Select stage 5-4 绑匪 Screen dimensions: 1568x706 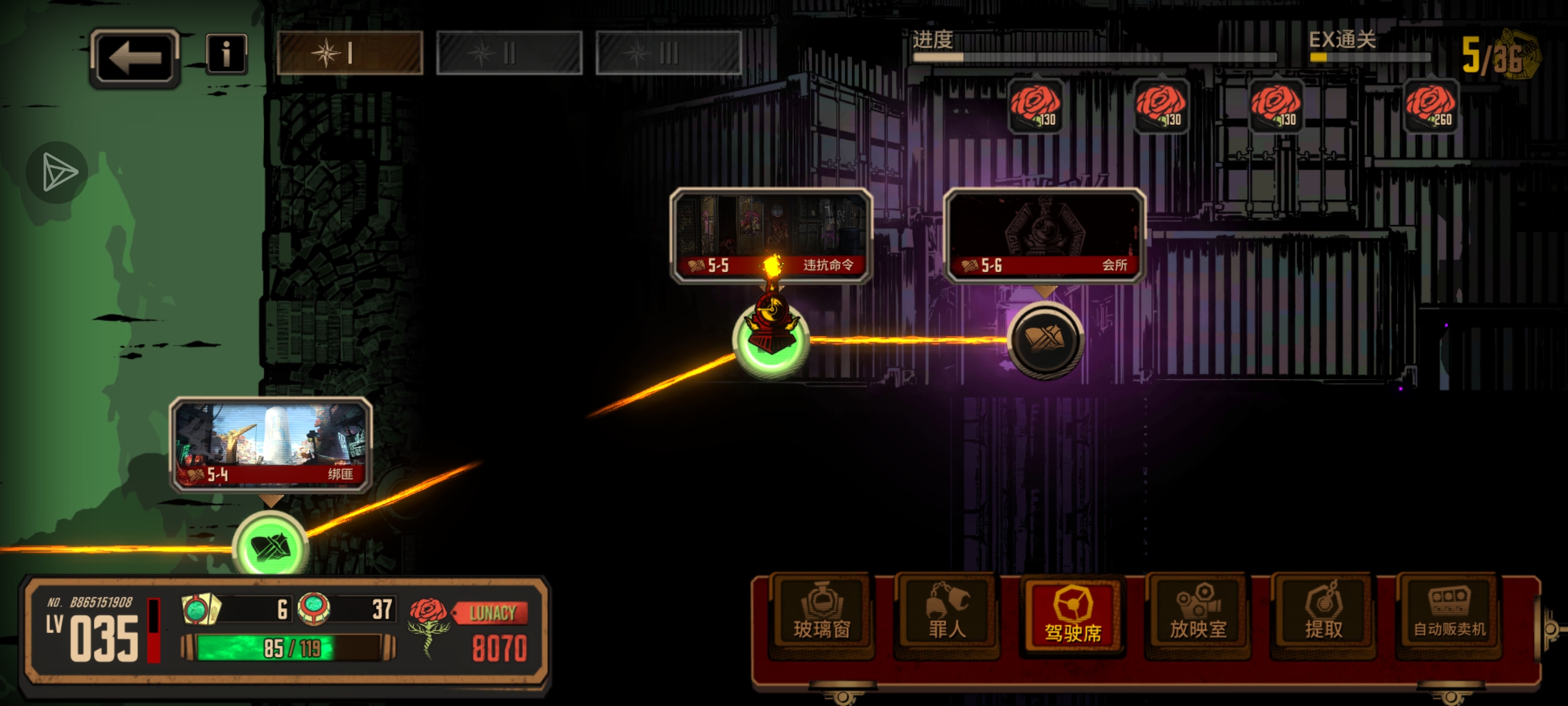click(270, 445)
